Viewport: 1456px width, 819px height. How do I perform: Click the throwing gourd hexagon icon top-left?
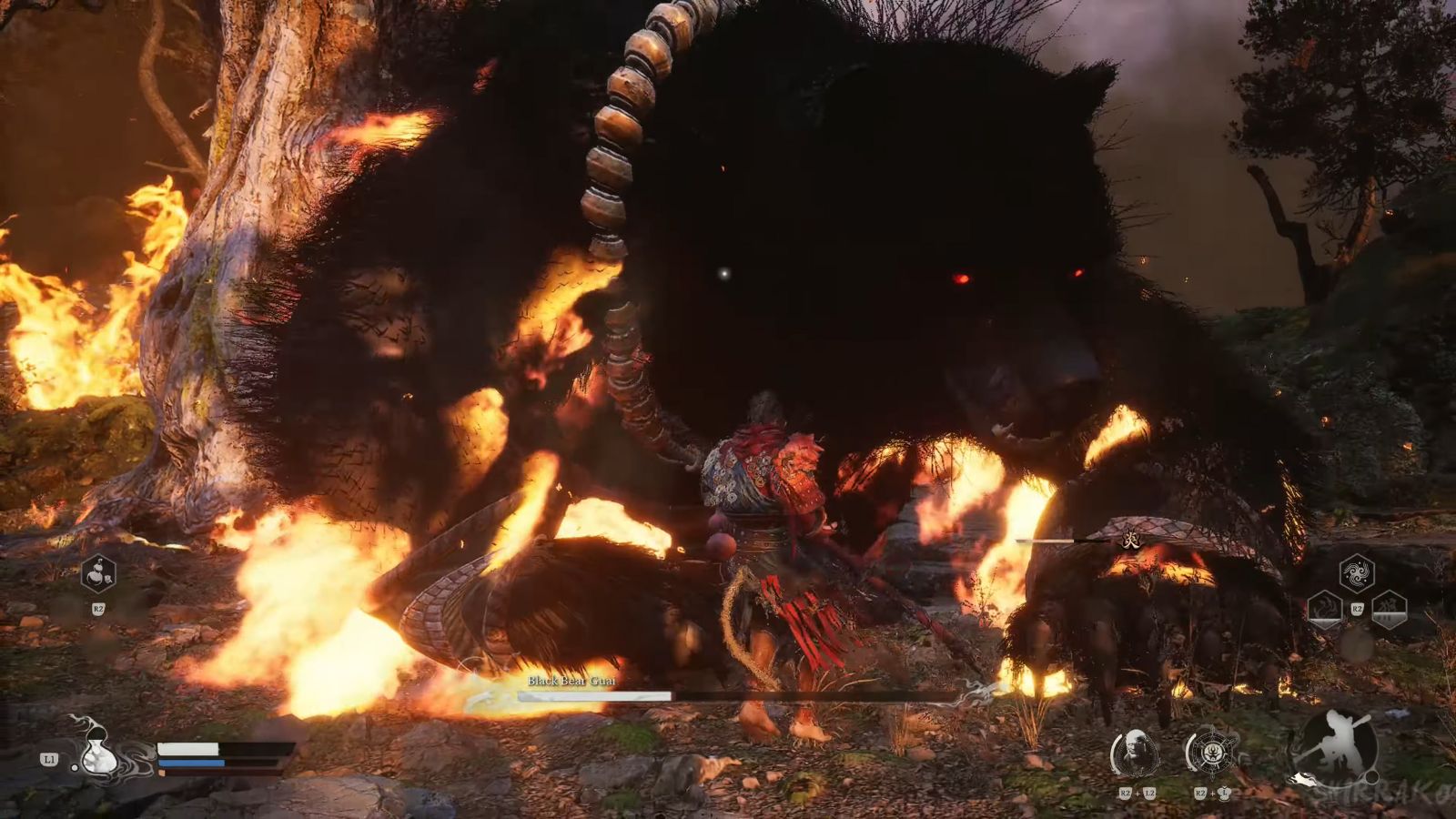pyautogui.click(x=97, y=573)
